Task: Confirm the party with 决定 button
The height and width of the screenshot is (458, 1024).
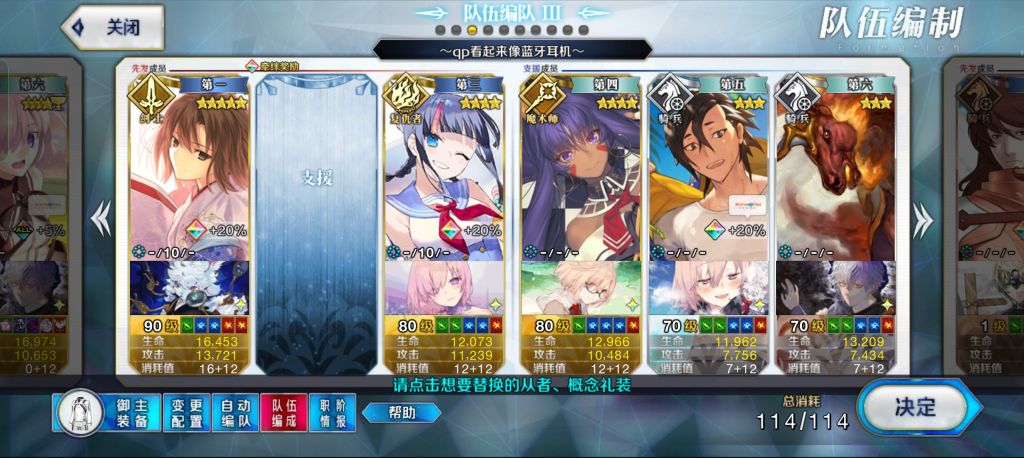Action: (912, 408)
